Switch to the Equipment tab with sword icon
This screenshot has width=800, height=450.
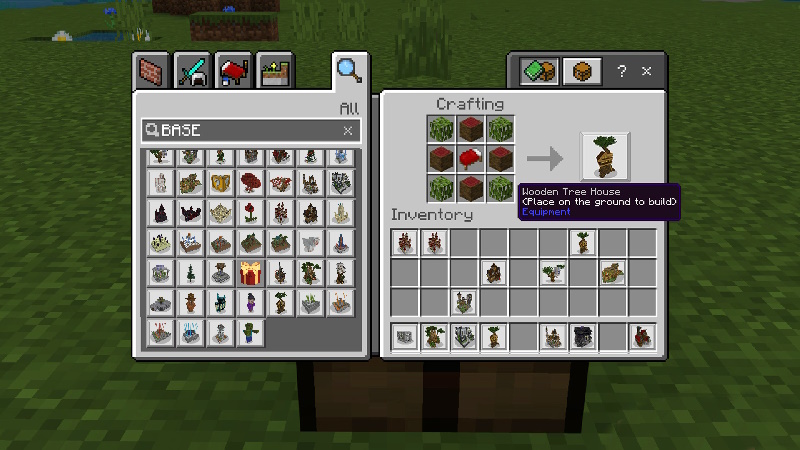[191, 73]
